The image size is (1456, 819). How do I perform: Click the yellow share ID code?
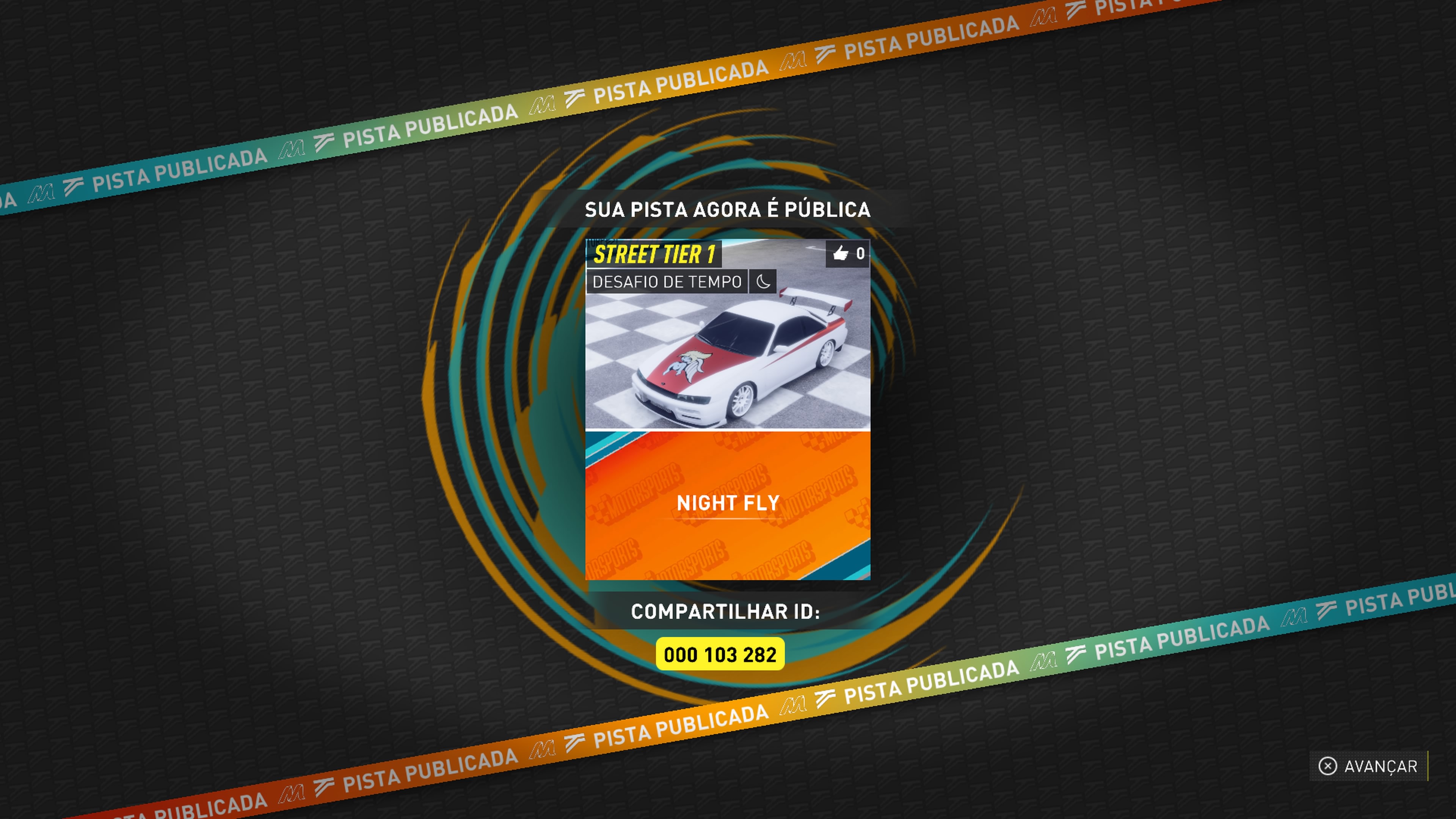(720, 654)
